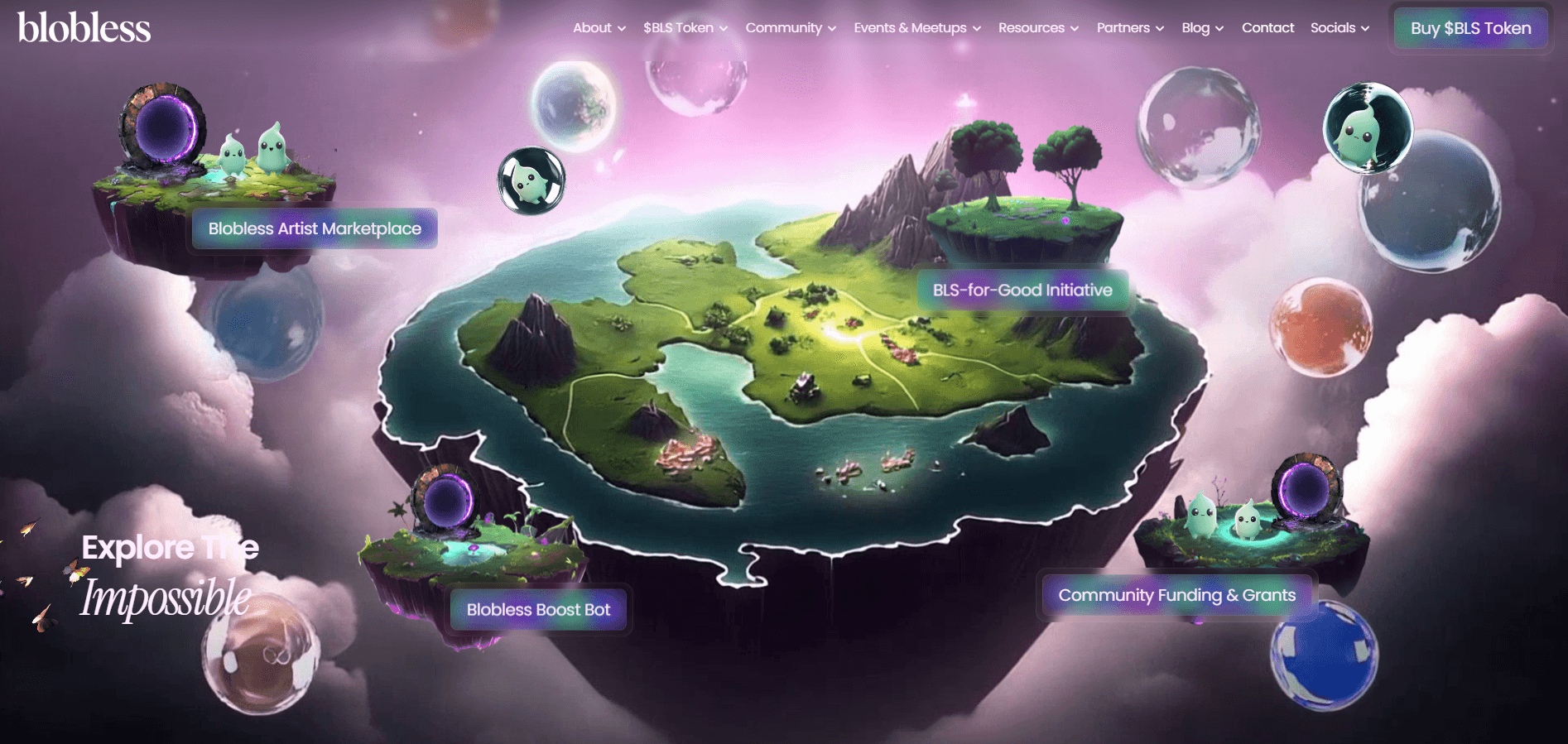Open the Socials dropdown
Viewport: 1568px width, 744px height.
tap(1339, 28)
